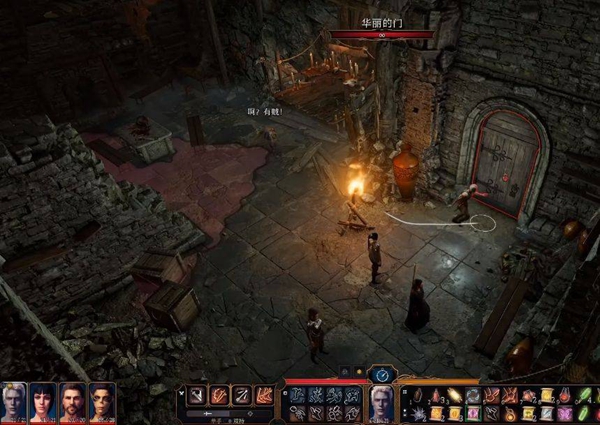Select the bearded man party portrait
The image size is (600, 425).
tap(73, 400)
